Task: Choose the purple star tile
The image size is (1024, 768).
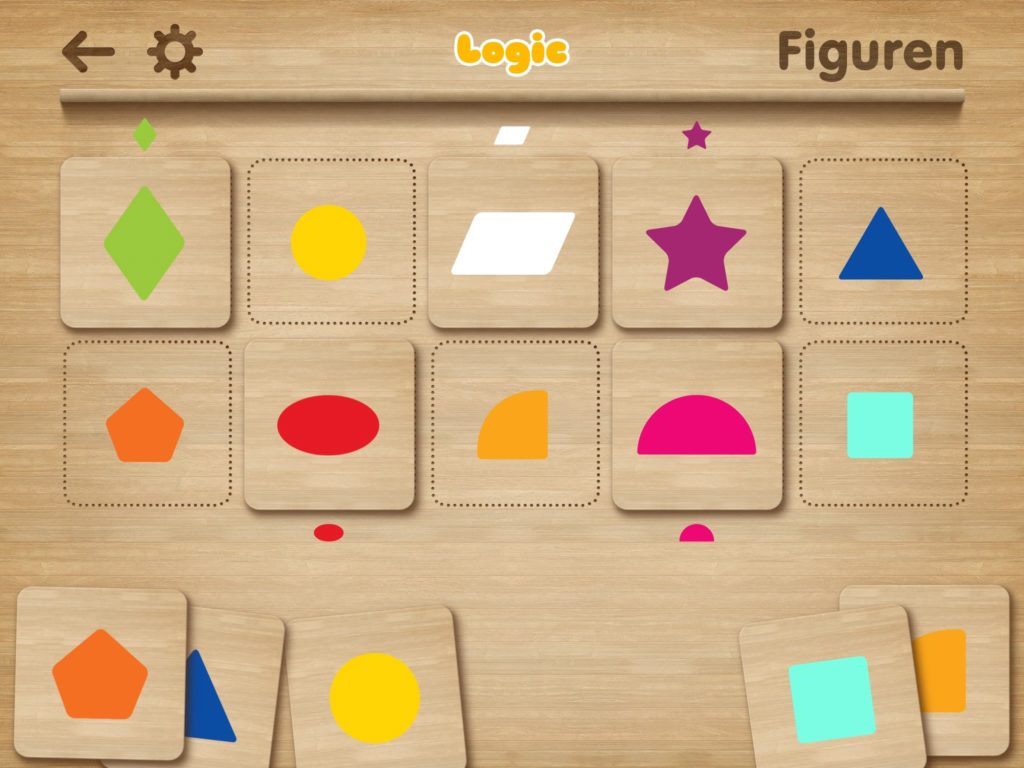Action: pyautogui.click(x=696, y=243)
